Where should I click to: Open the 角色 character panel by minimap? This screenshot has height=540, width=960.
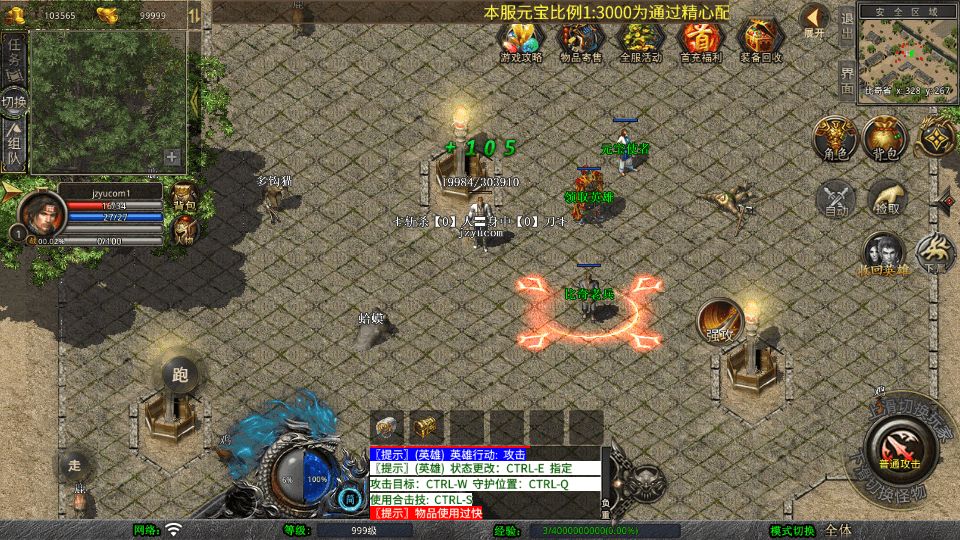point(835,138)
